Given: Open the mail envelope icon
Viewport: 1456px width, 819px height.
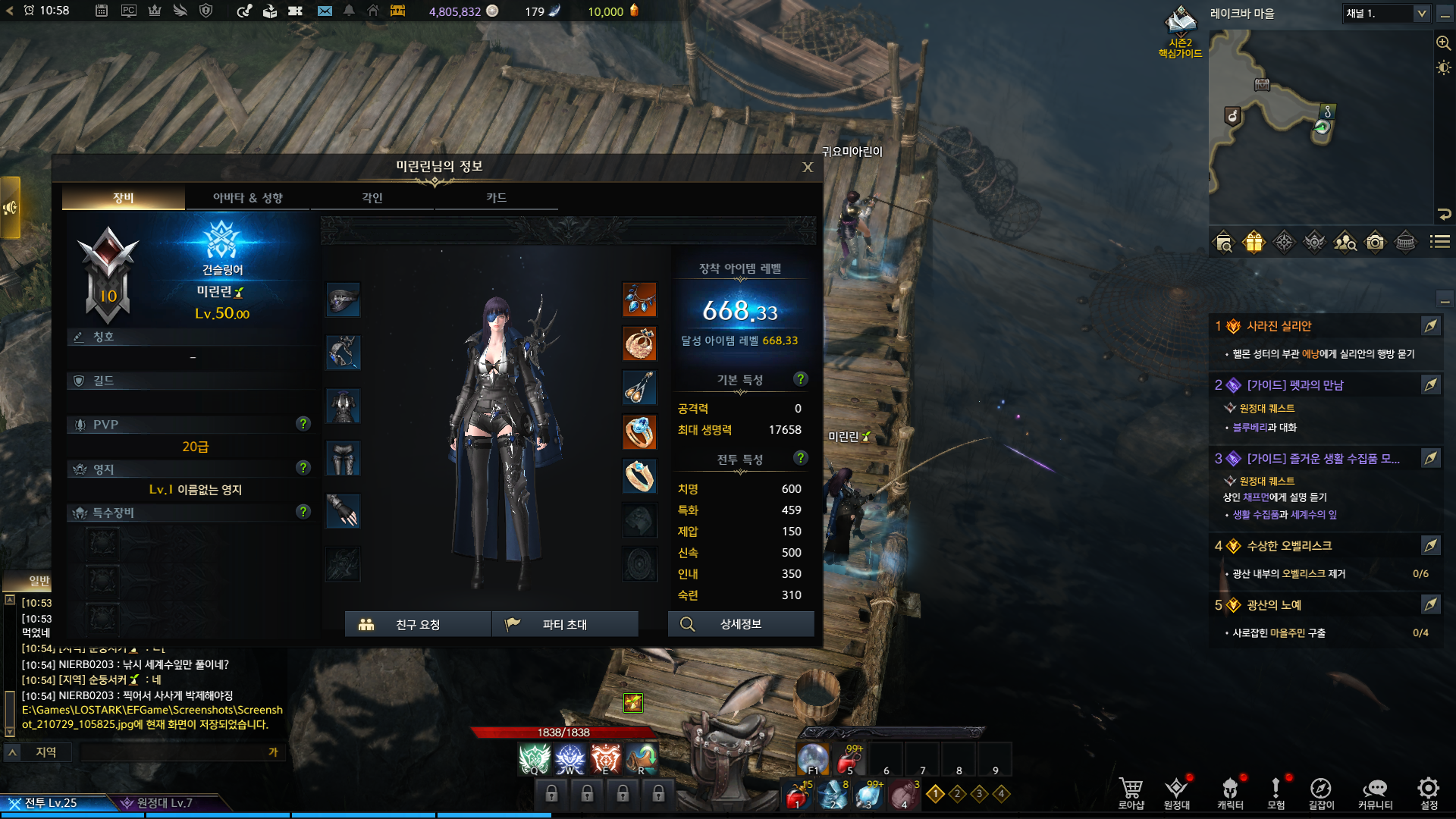Looking at the screenshot, I should pyautogui.click(x=325, y=11).
